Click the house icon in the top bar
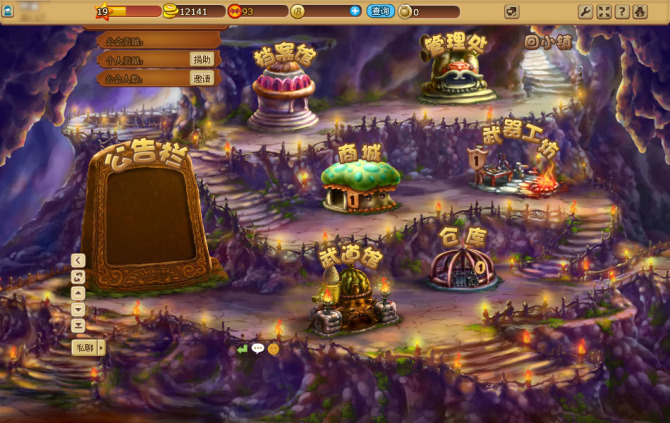Image resolution: width=670 pixels, height=423 pixels. (639, 12)
